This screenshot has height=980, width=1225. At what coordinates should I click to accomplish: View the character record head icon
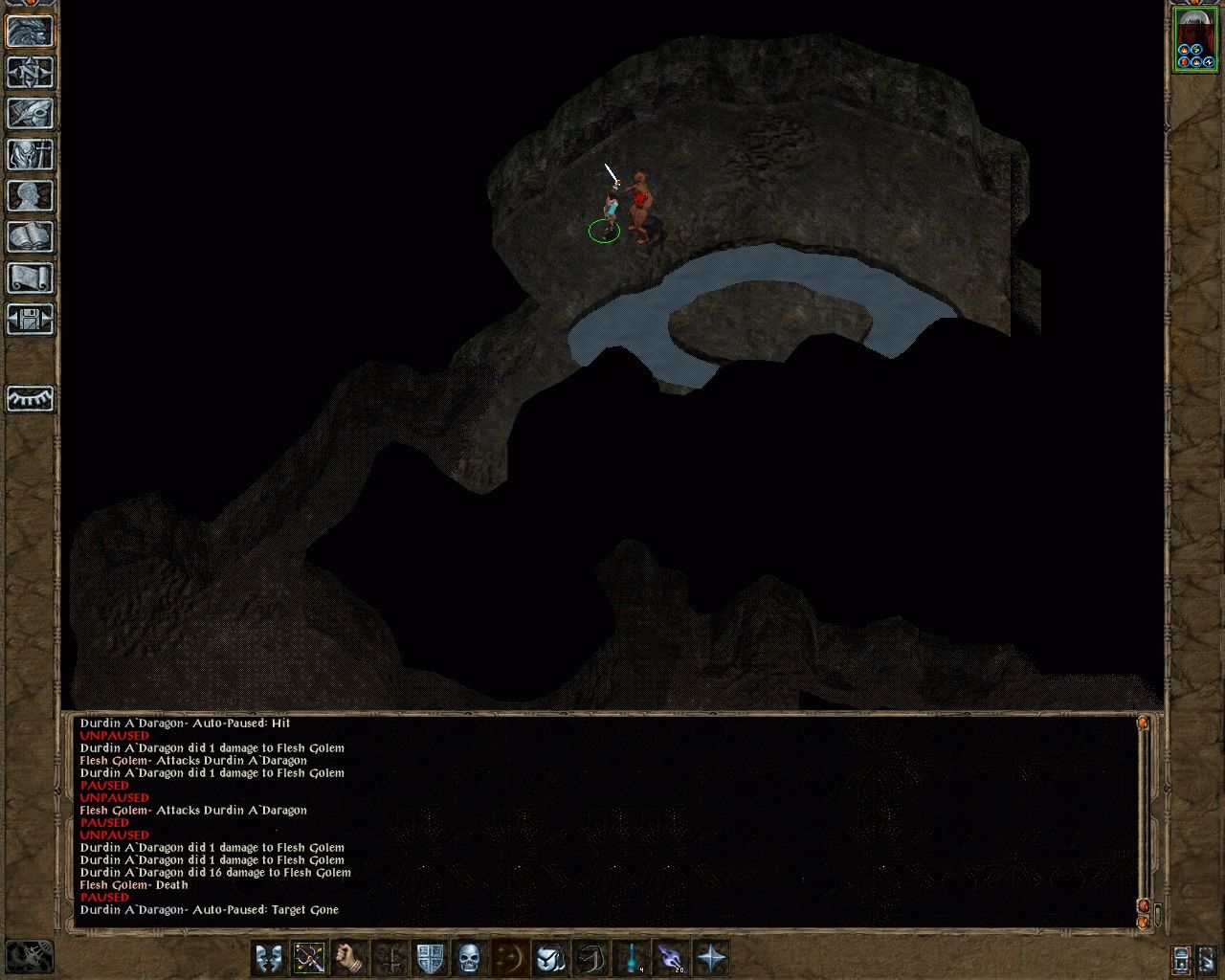[x=29, y=193]
